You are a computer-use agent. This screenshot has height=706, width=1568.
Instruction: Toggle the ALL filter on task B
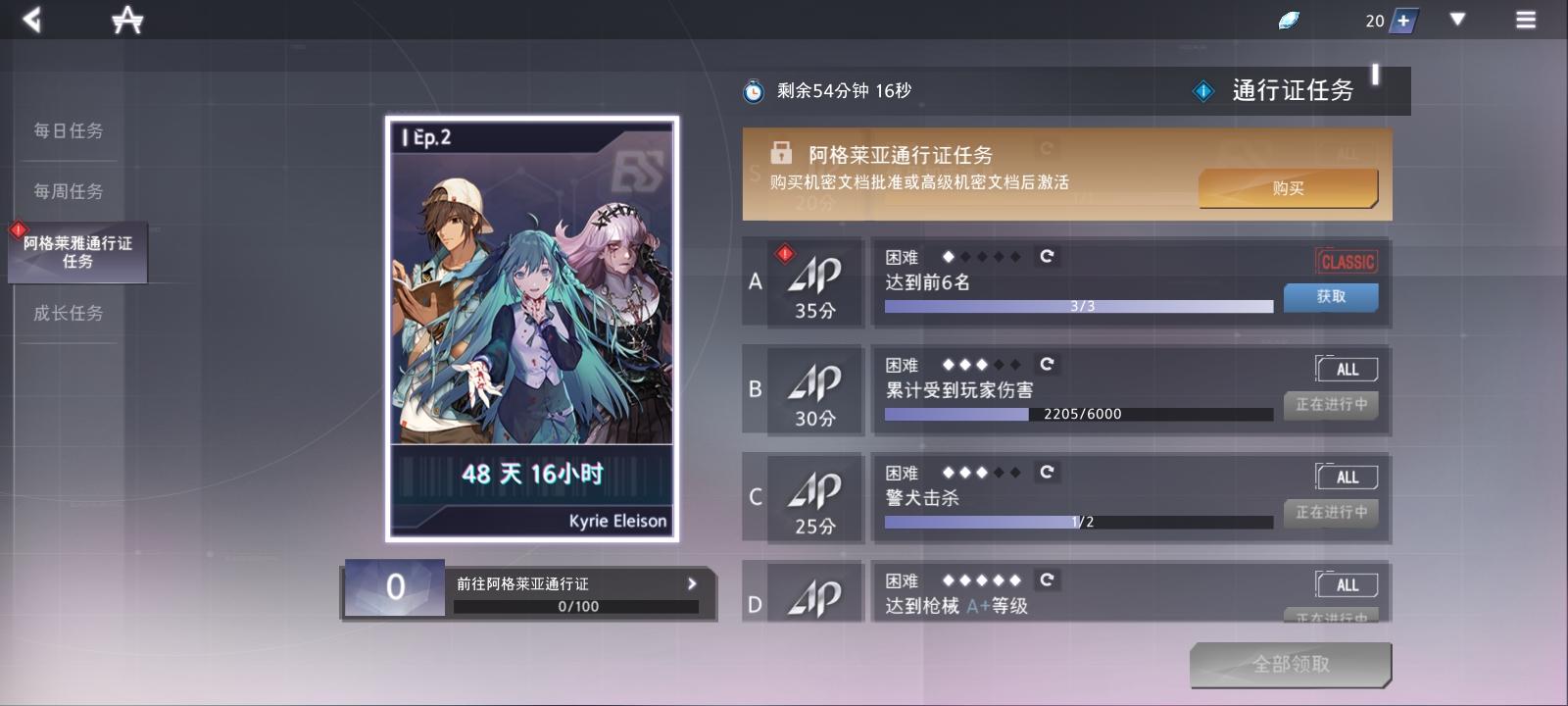pyautogui.click(x=1347, y=369)
